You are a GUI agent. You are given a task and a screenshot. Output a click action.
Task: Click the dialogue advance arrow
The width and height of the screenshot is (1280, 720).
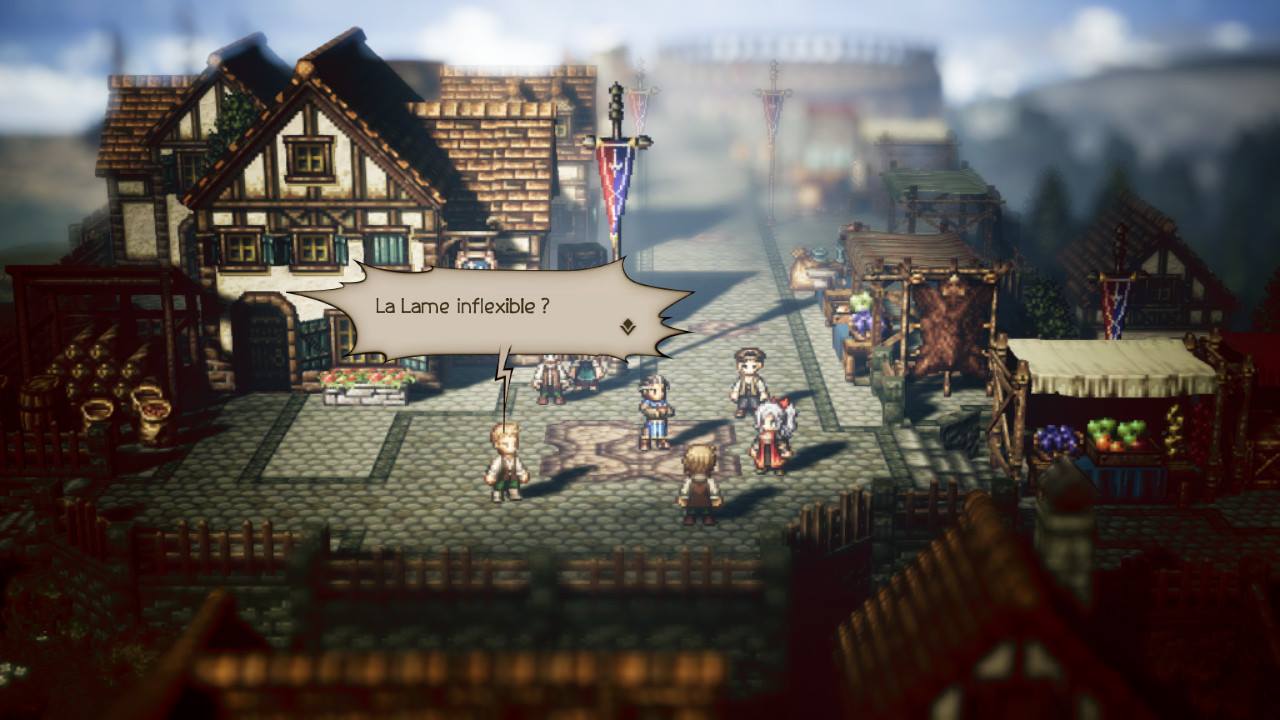click(629, 327)
